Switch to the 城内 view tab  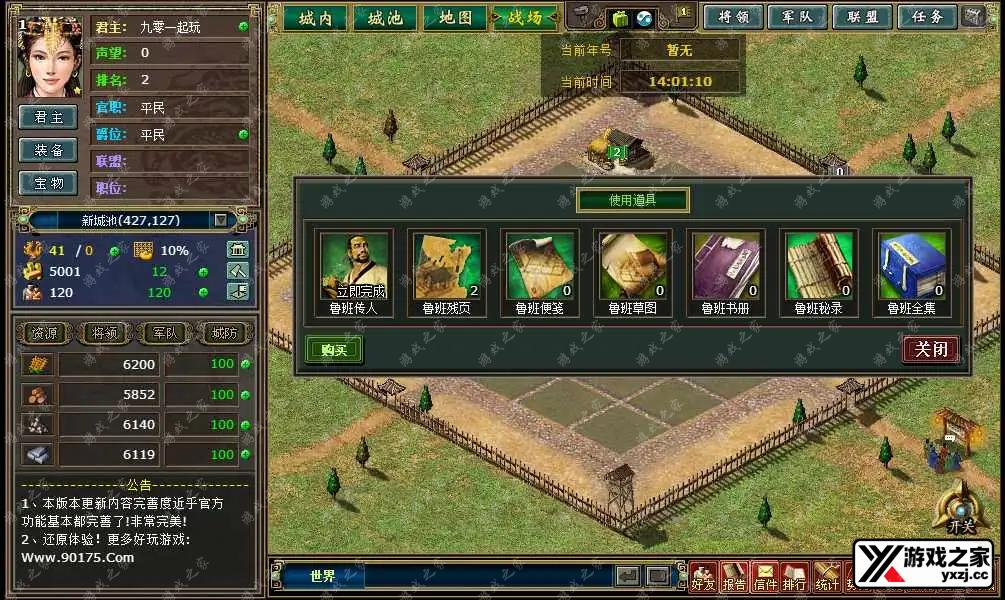314,18
